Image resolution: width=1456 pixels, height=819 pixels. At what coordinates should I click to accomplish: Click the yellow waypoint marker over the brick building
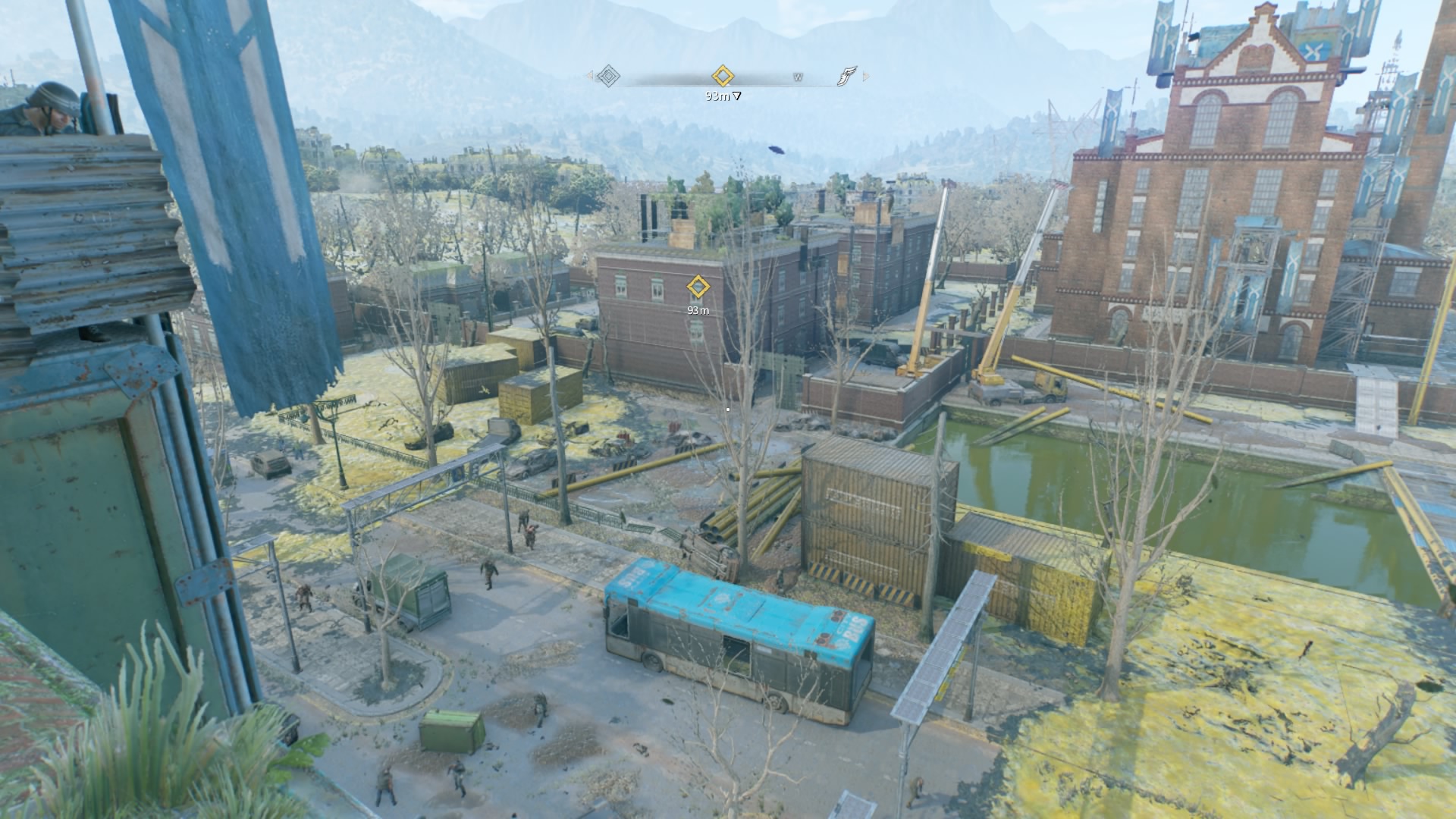tap(697, 287)
